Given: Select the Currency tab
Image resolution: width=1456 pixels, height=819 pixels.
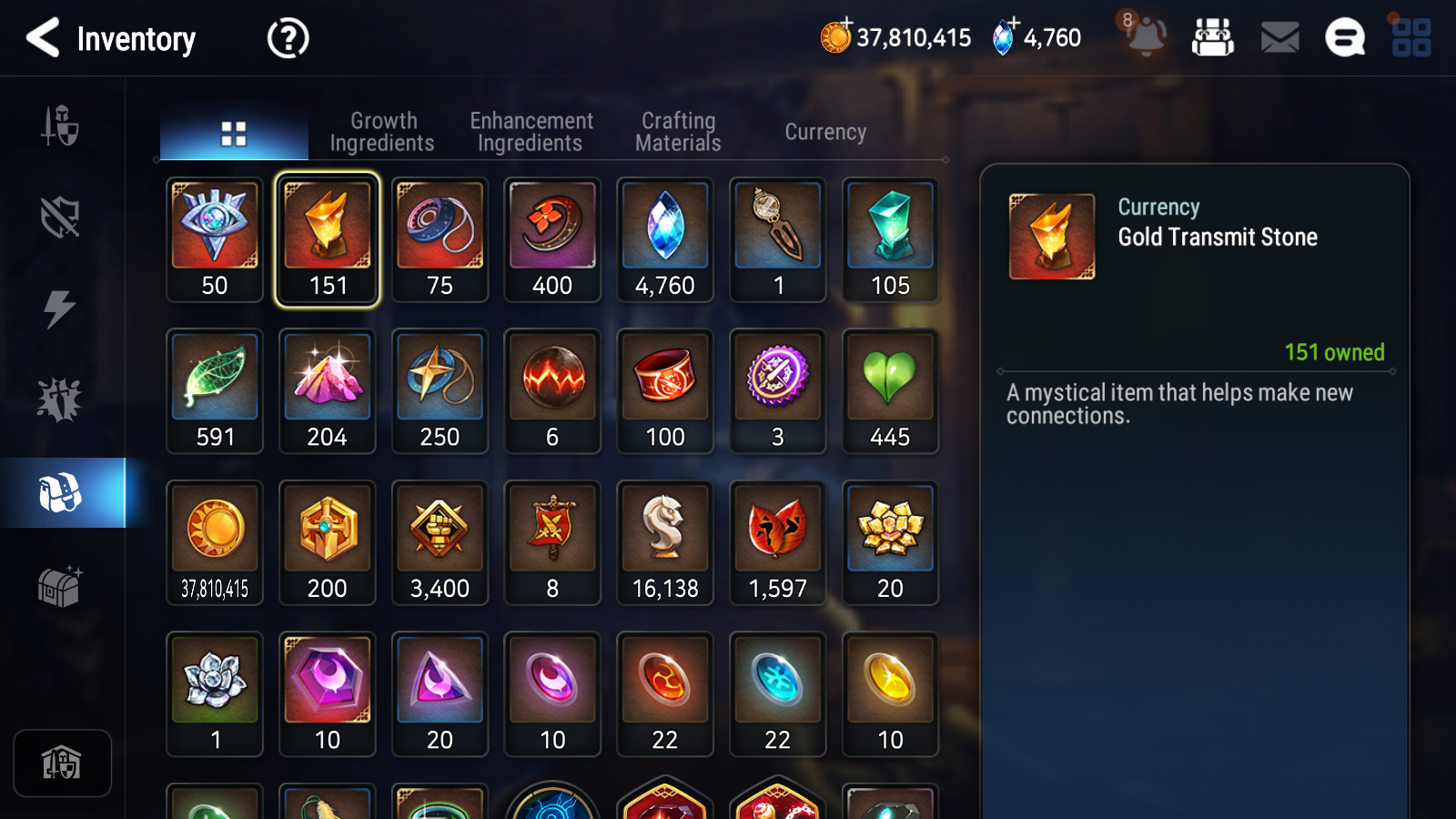Looking at the screenshot, I should [825, 132].
